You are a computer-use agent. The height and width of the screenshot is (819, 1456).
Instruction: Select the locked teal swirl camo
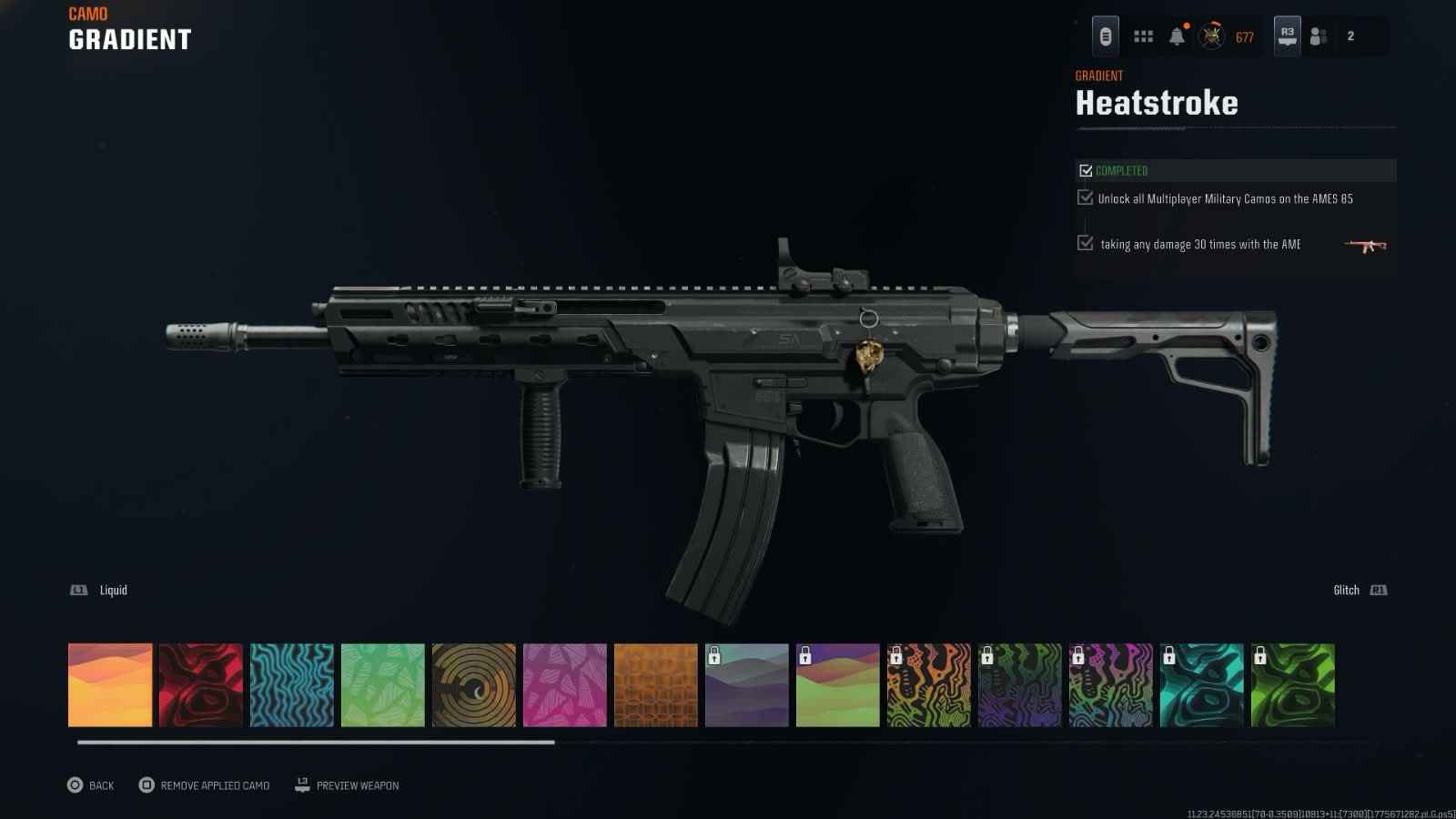click(1202, 685)
